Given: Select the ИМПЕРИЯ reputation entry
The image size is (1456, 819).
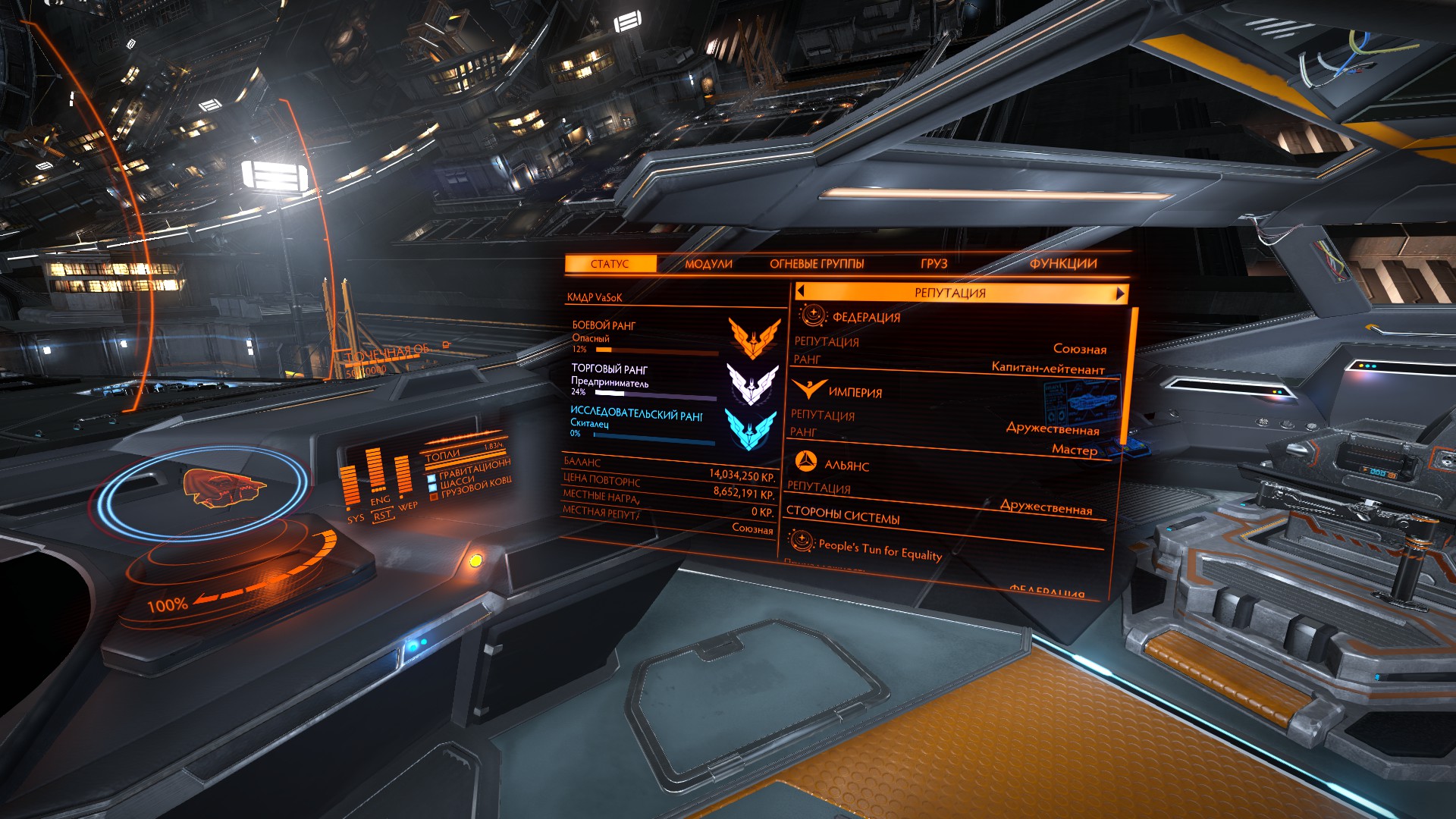Looking at the screenshot, I should click(x=855, y=392).
